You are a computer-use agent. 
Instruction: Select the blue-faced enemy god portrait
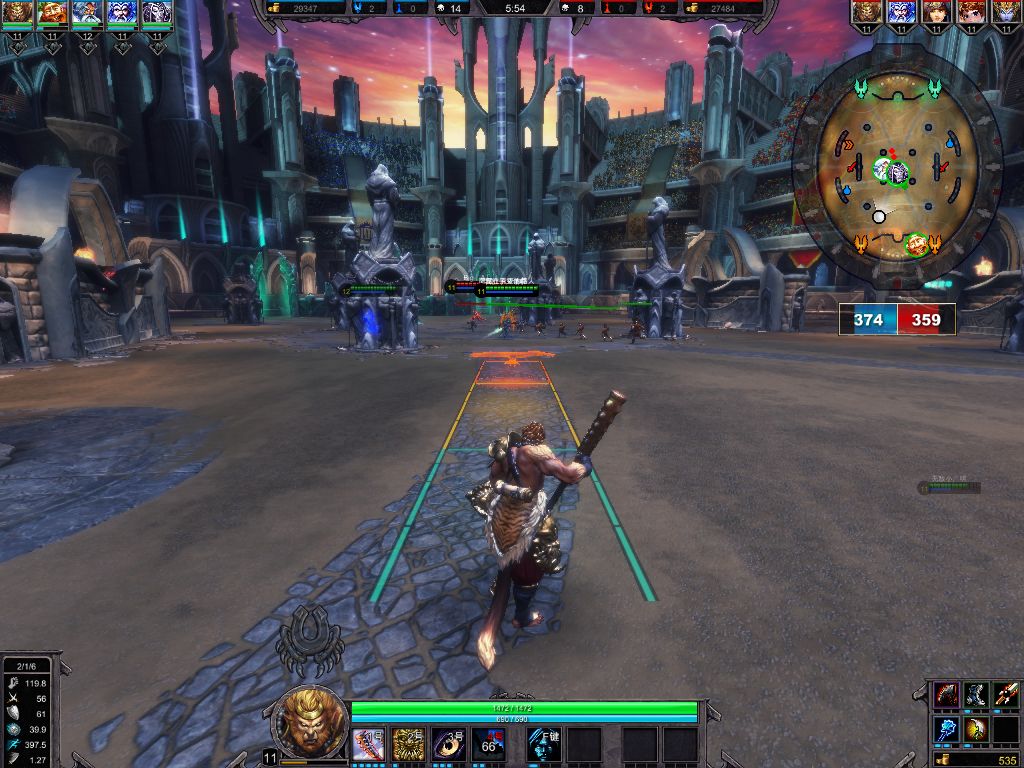(901, 13)
